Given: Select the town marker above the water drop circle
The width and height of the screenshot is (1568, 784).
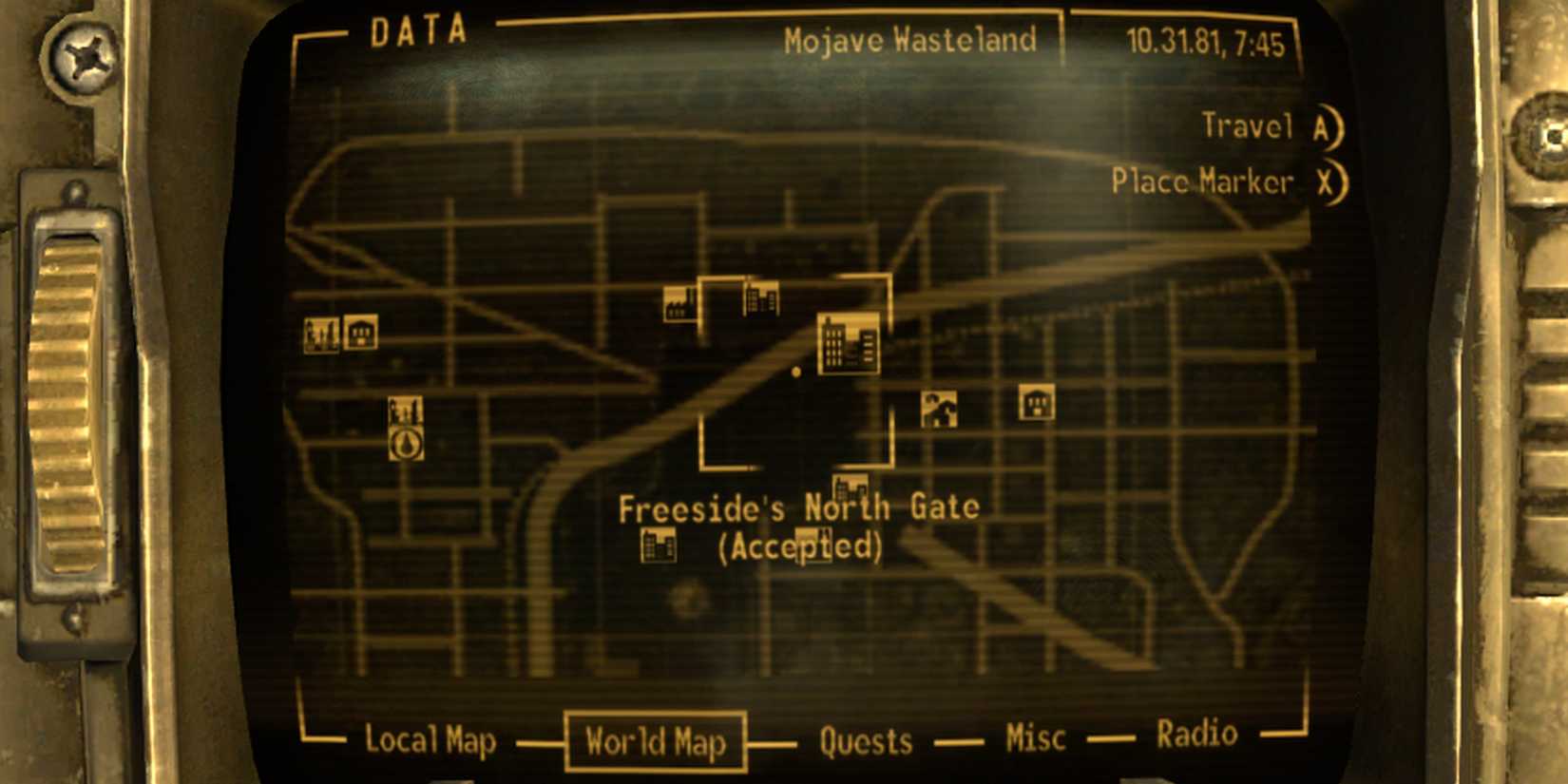Looking at the screenshot, I should point(406,410).
